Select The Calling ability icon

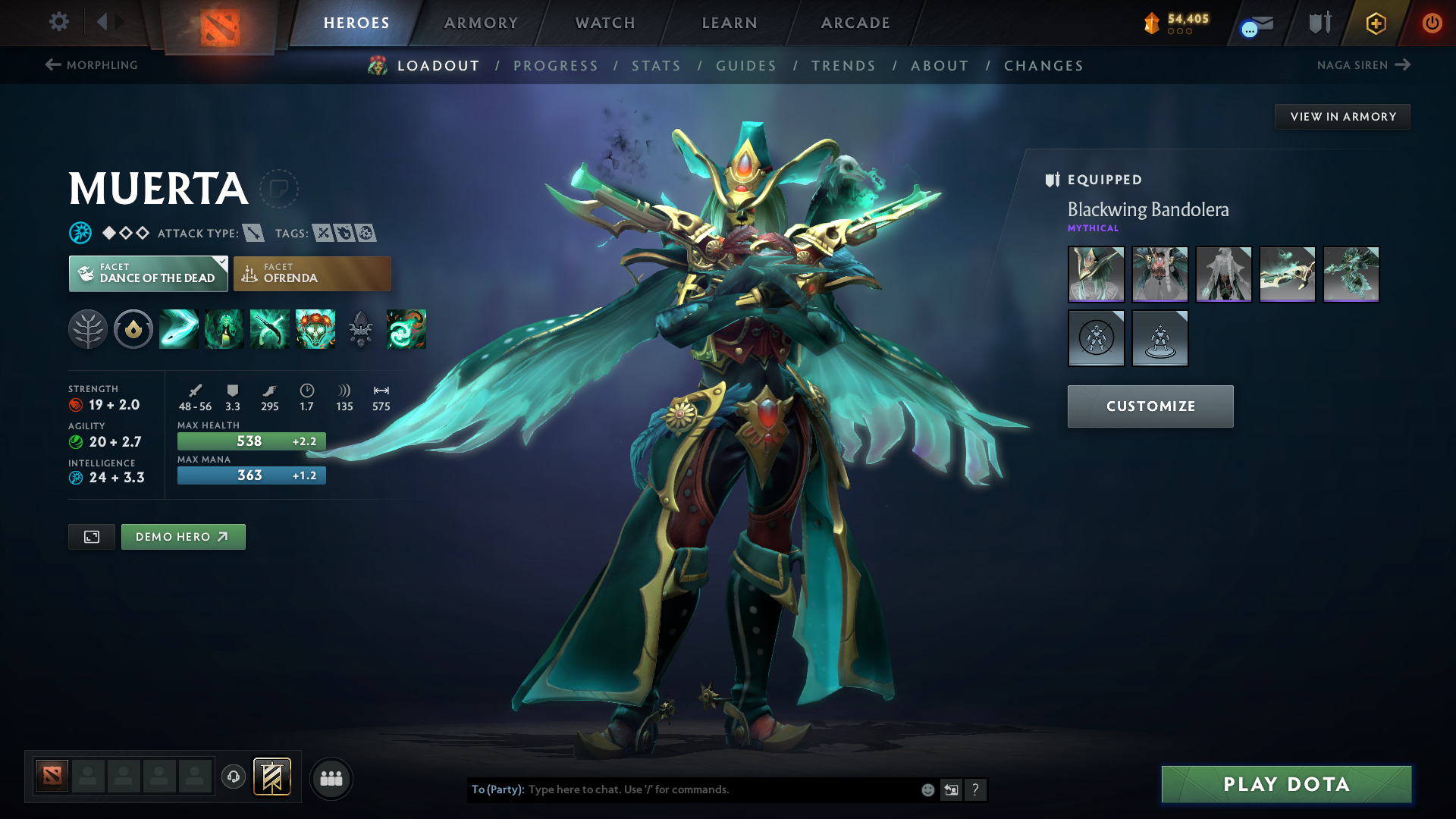[224, 329]
